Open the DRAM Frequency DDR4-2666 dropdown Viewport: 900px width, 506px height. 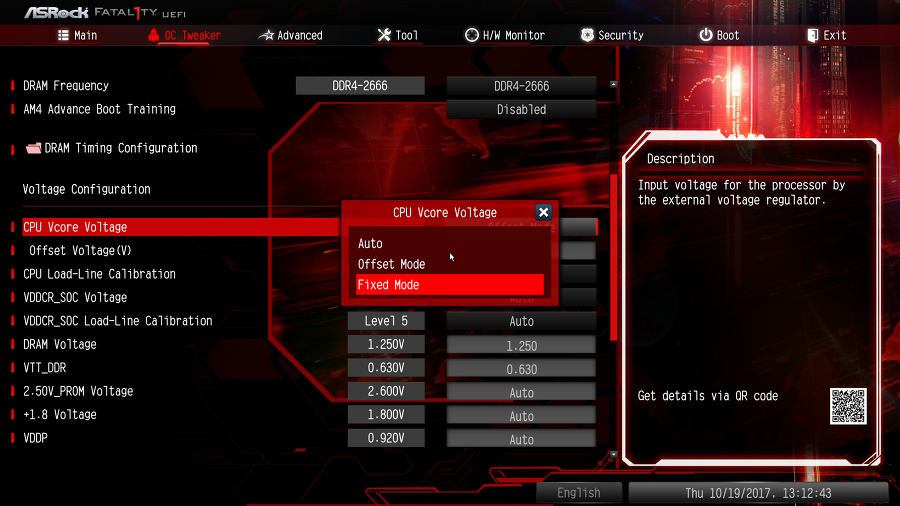coord(521,86)
